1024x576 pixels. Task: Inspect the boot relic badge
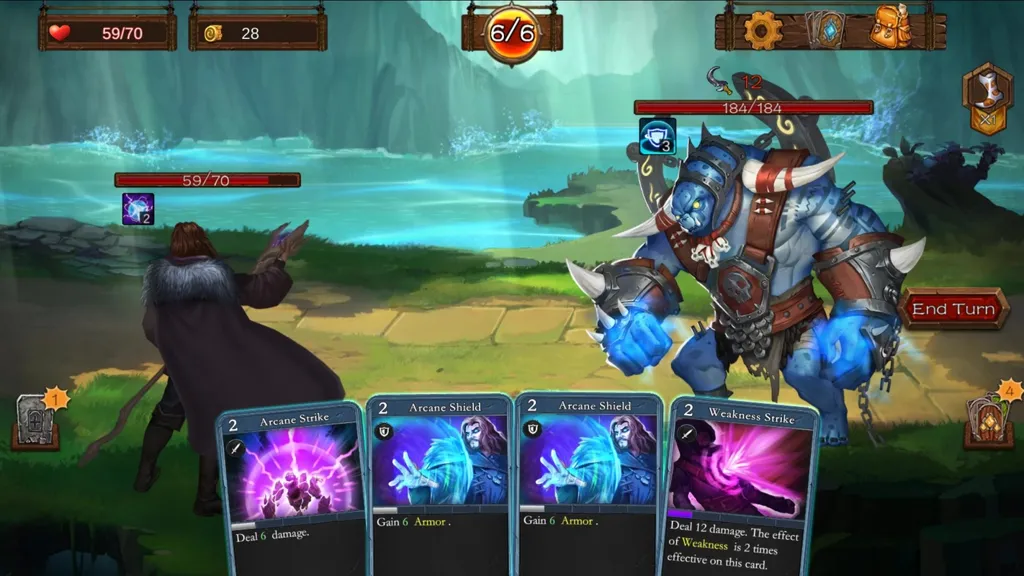tap(986, 97)
